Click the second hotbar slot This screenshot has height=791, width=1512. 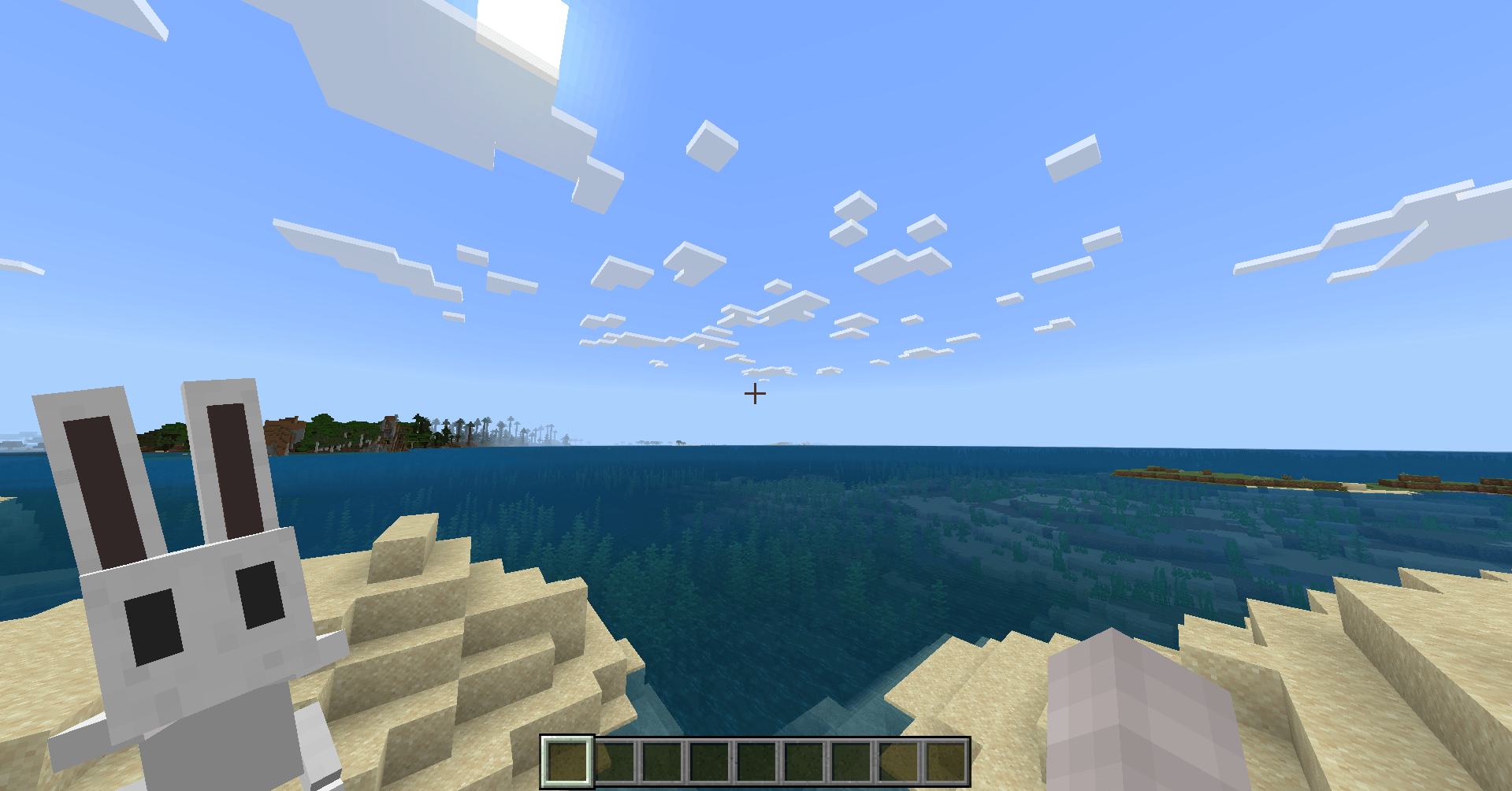coord(615,763)
